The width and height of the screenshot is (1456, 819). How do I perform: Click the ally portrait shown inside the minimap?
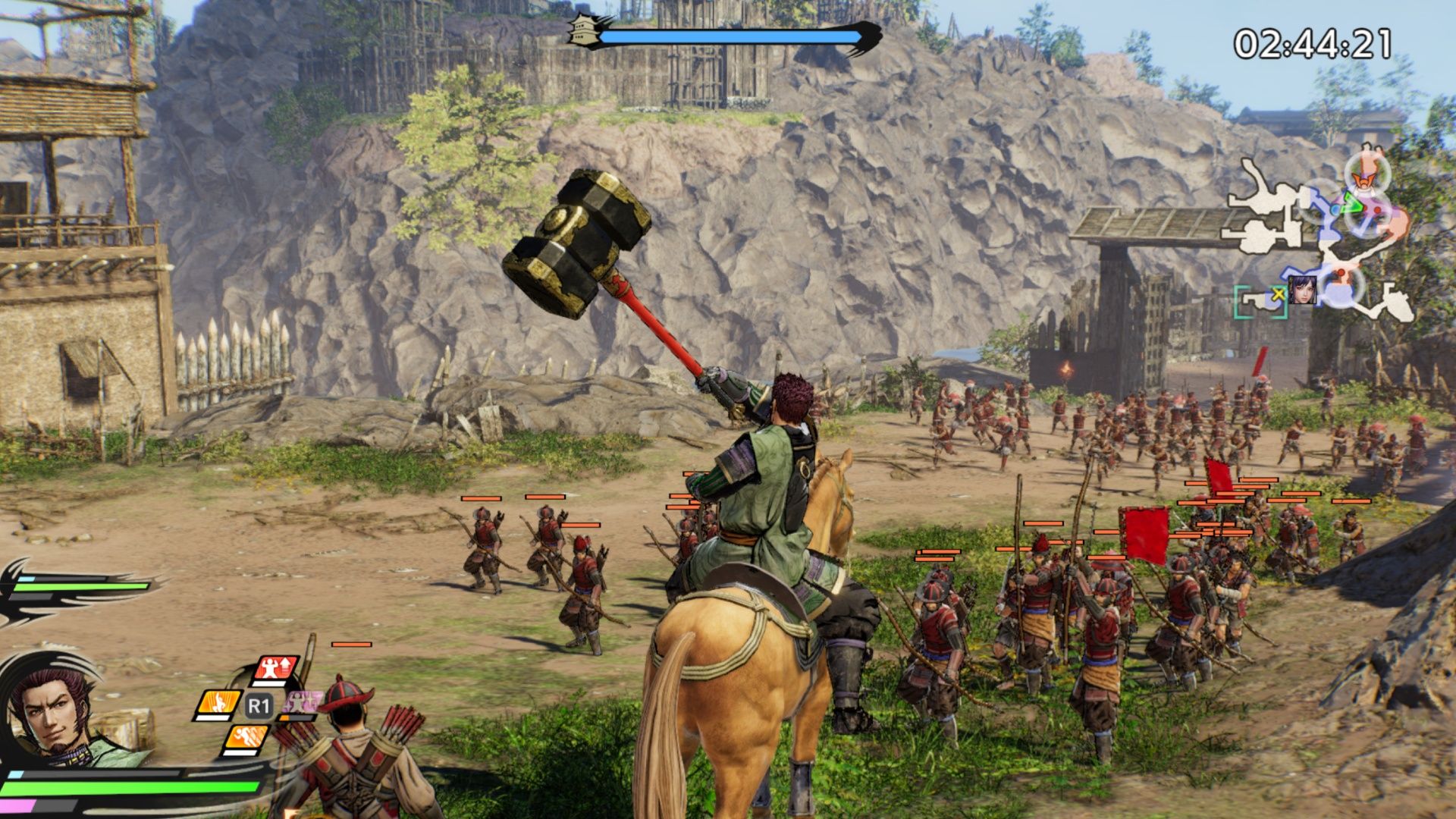1303,290
